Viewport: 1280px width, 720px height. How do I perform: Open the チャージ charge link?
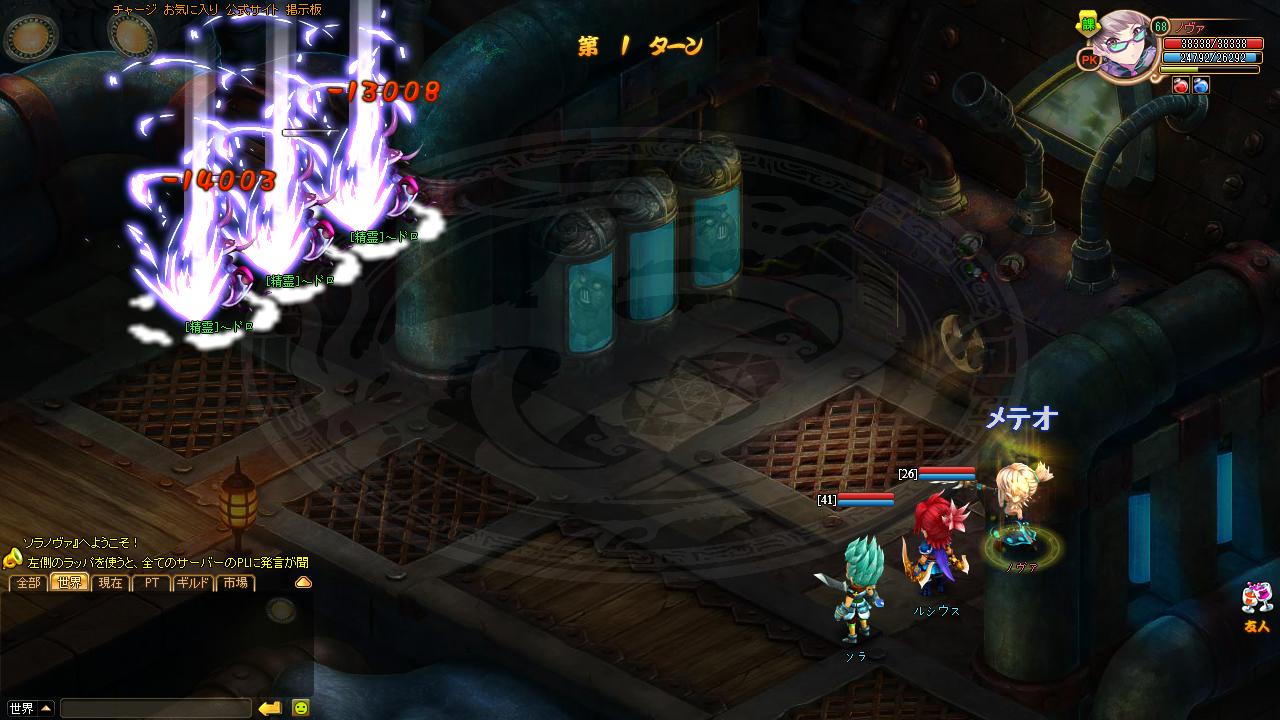point(133,9)
